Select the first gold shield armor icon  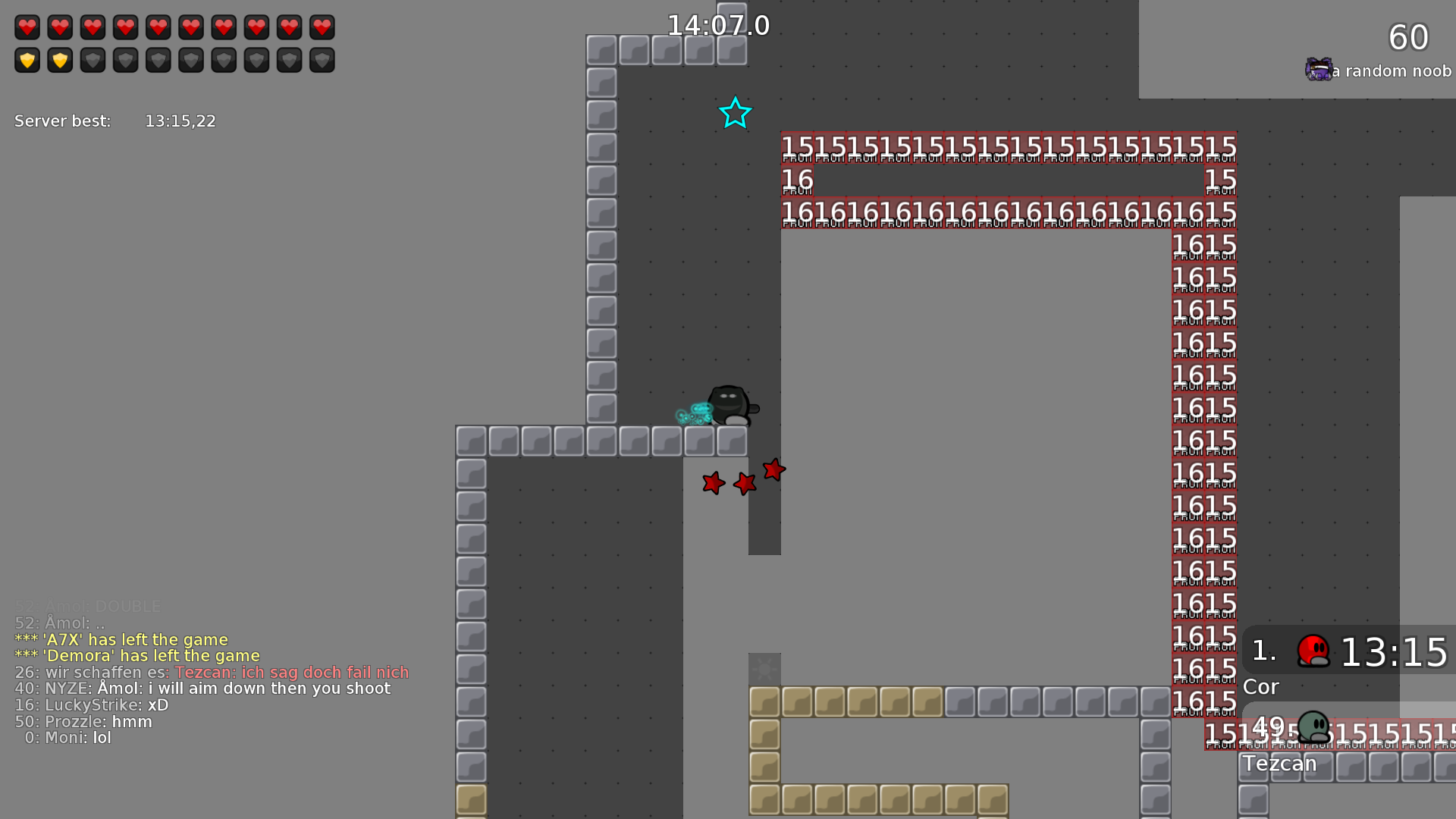[27, 59]
